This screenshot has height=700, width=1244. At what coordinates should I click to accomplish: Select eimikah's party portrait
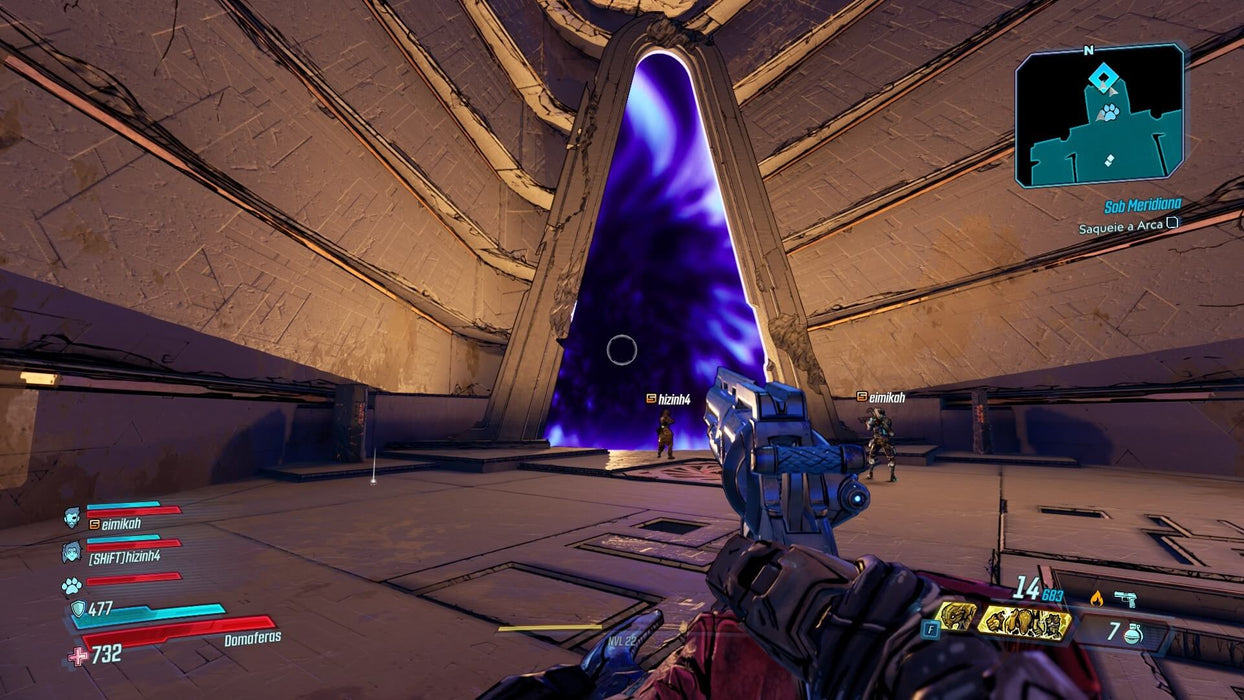[x=72, y=517]
